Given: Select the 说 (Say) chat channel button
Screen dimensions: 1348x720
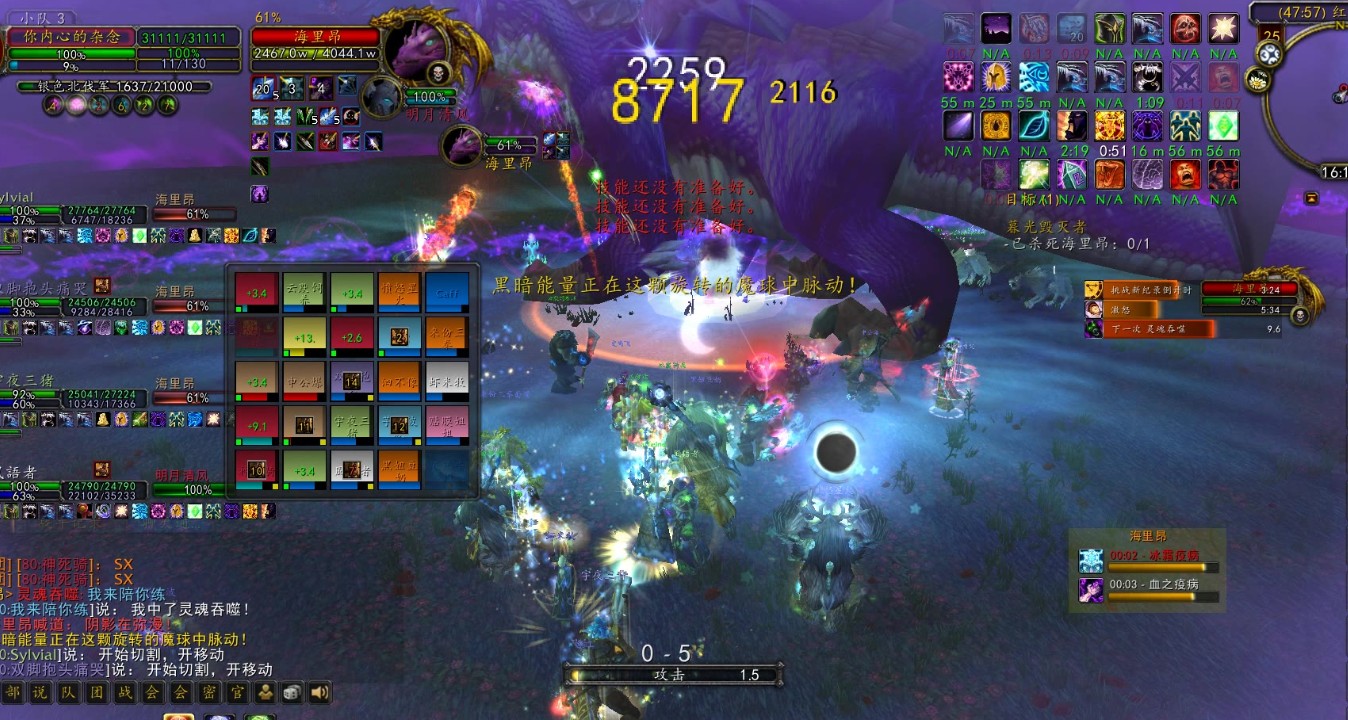Looking at the screenshot, I should 40,692.
